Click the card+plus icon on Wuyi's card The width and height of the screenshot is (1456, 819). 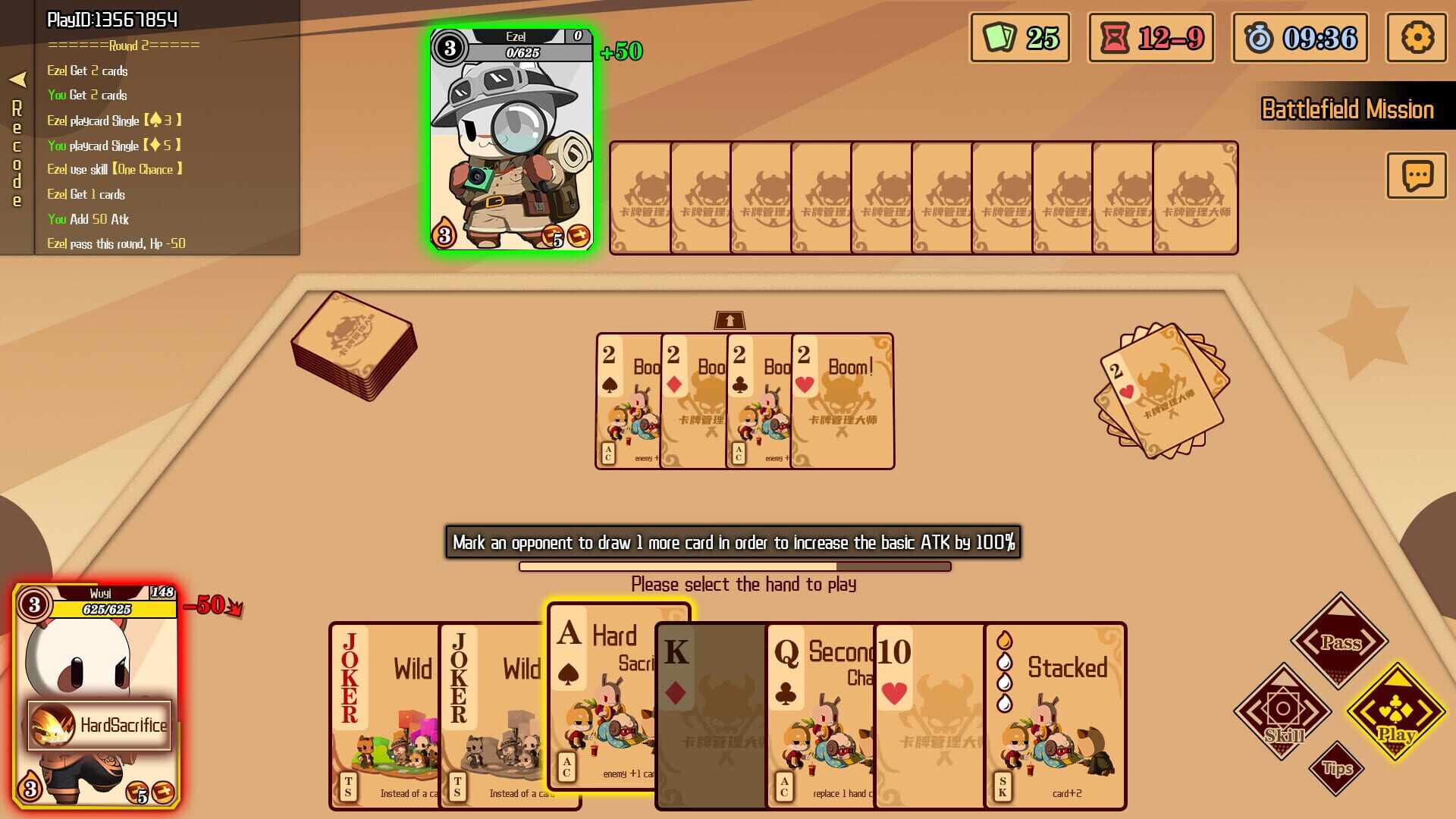click(x=162, y=791)
